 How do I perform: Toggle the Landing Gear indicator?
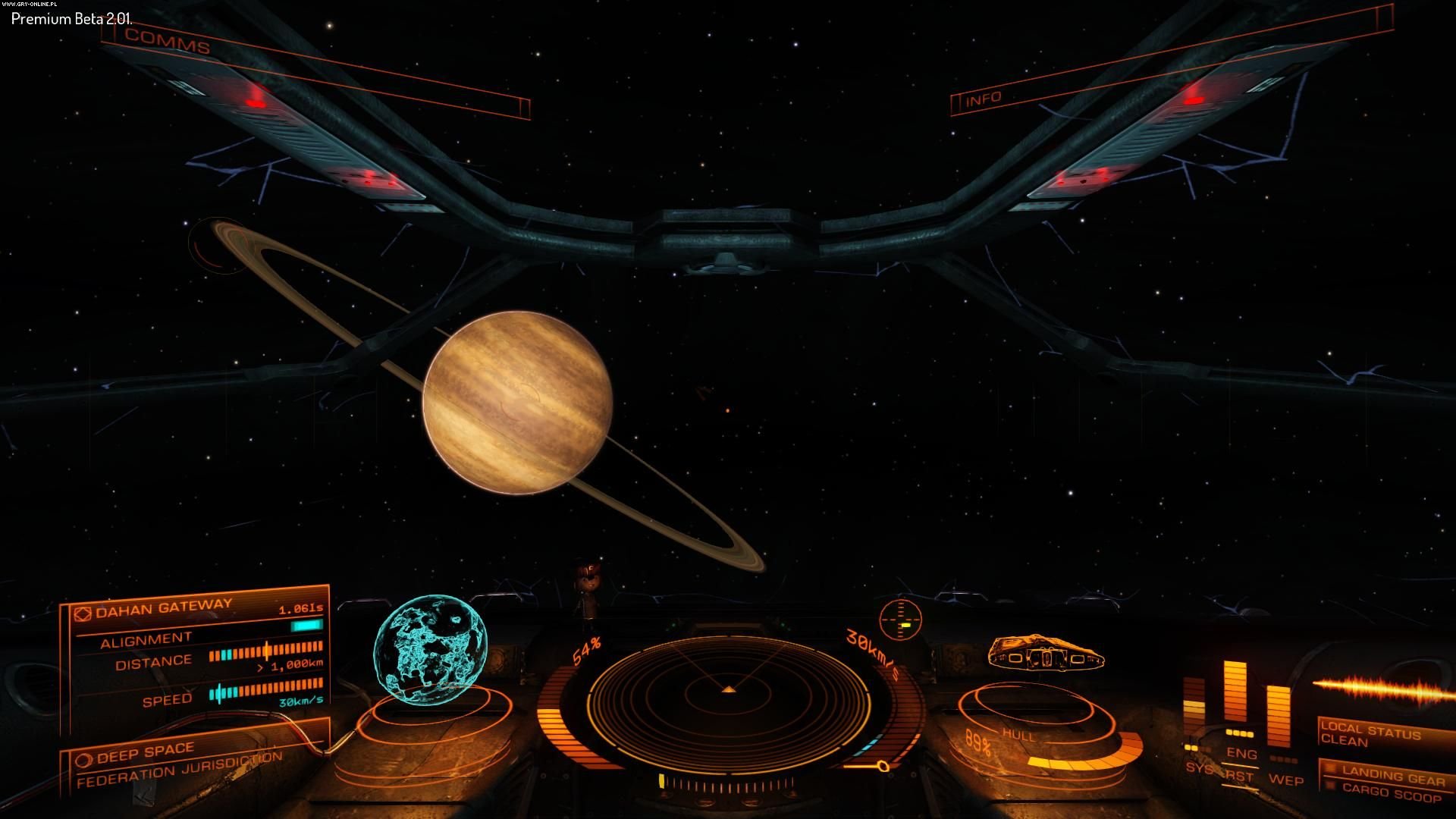pos(1392,775)
